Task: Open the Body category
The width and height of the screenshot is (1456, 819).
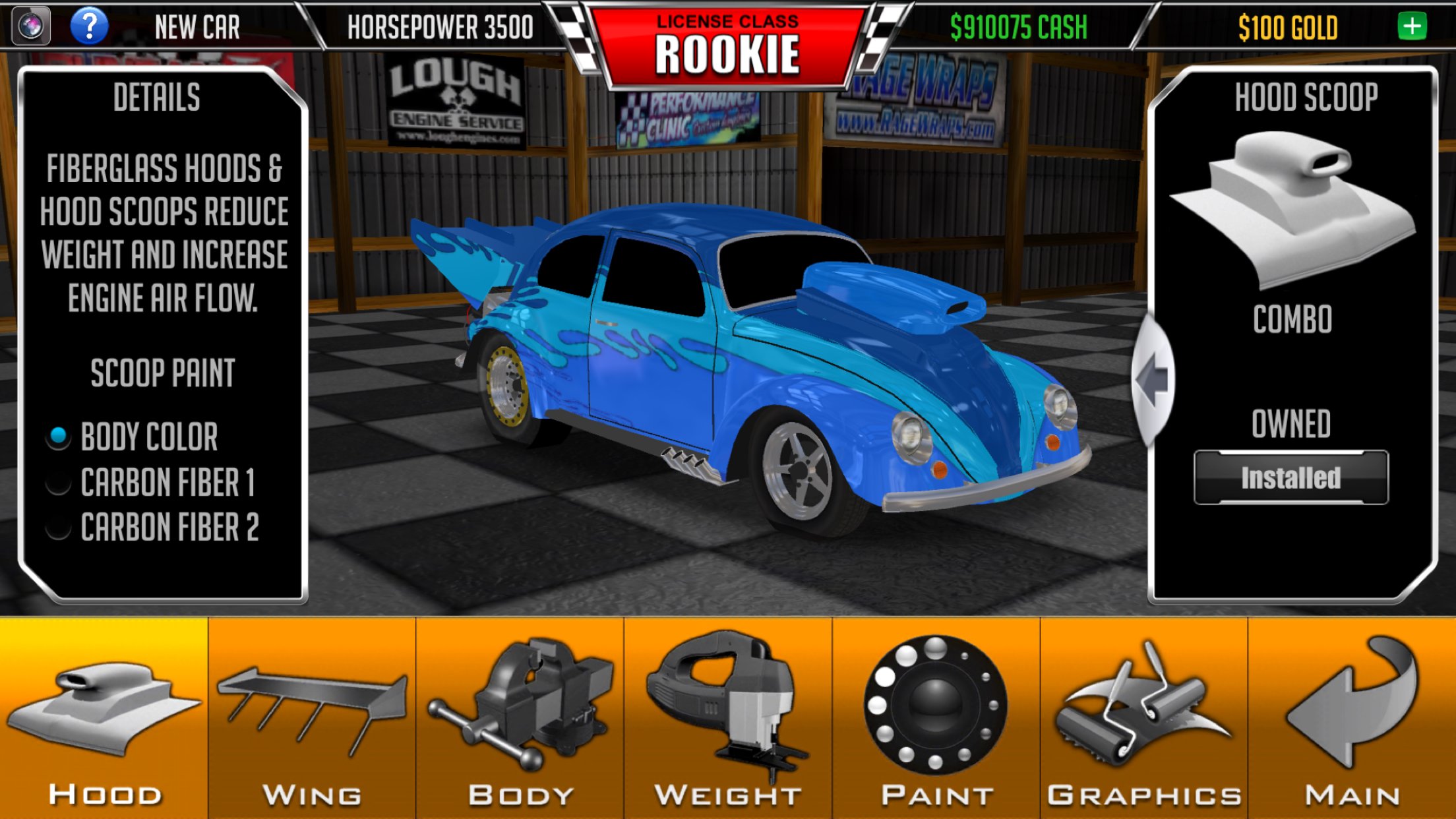Action: pos(520,719)
